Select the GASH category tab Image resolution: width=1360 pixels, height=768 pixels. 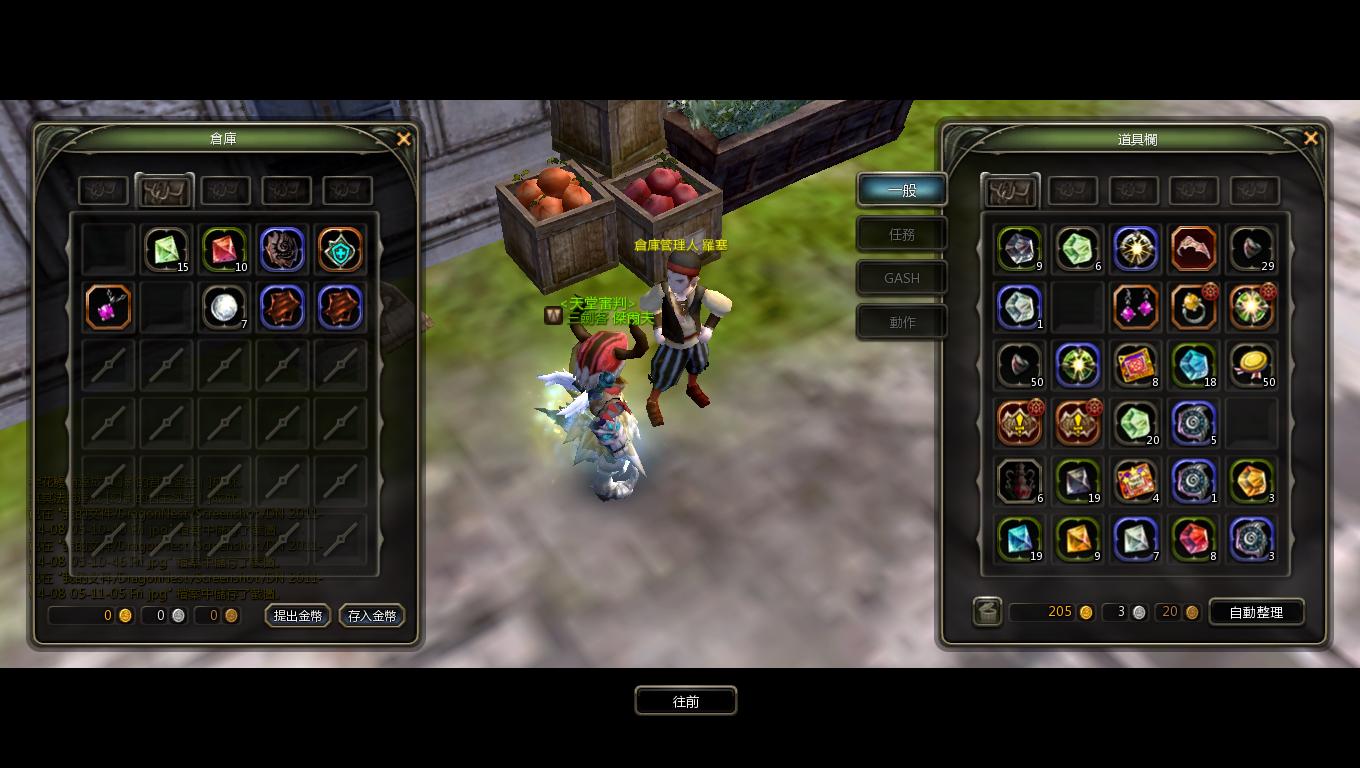point(902,278)
